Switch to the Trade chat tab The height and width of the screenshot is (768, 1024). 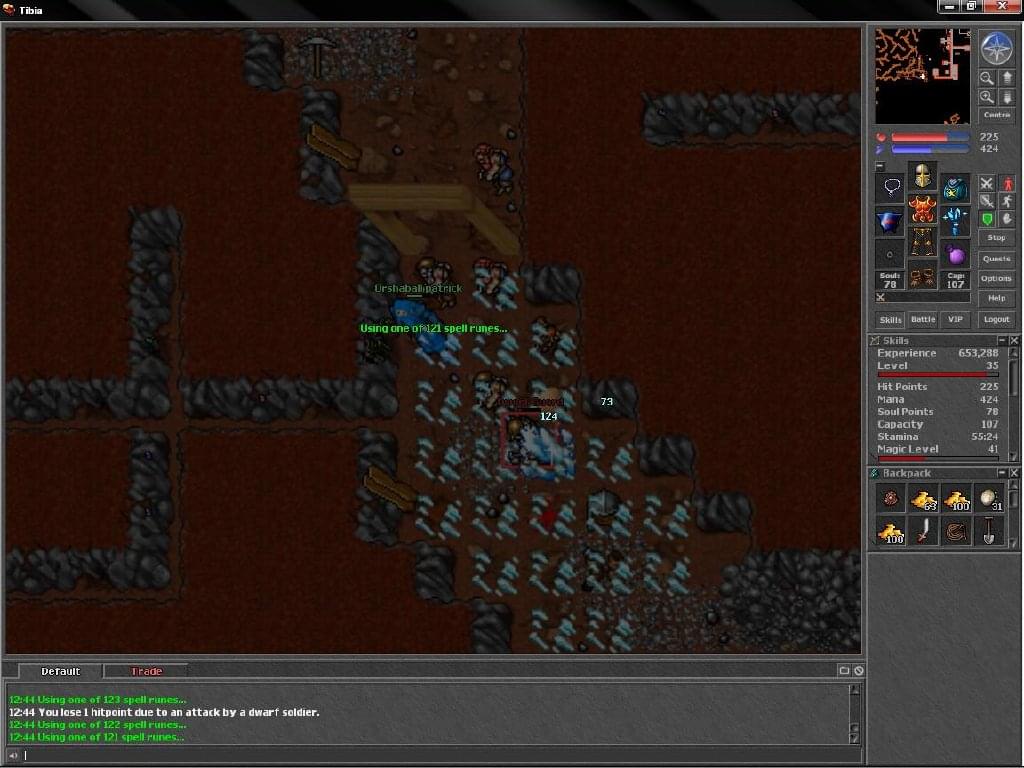click(x=146, y=671)
